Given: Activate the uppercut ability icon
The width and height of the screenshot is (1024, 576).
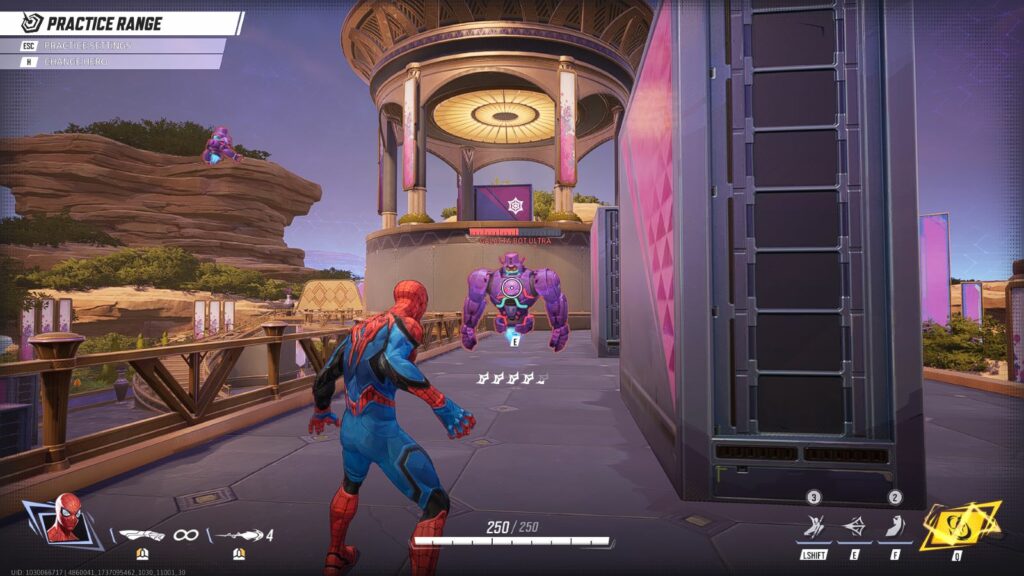Looking at the screenshot, I should [x=894, y=527].
